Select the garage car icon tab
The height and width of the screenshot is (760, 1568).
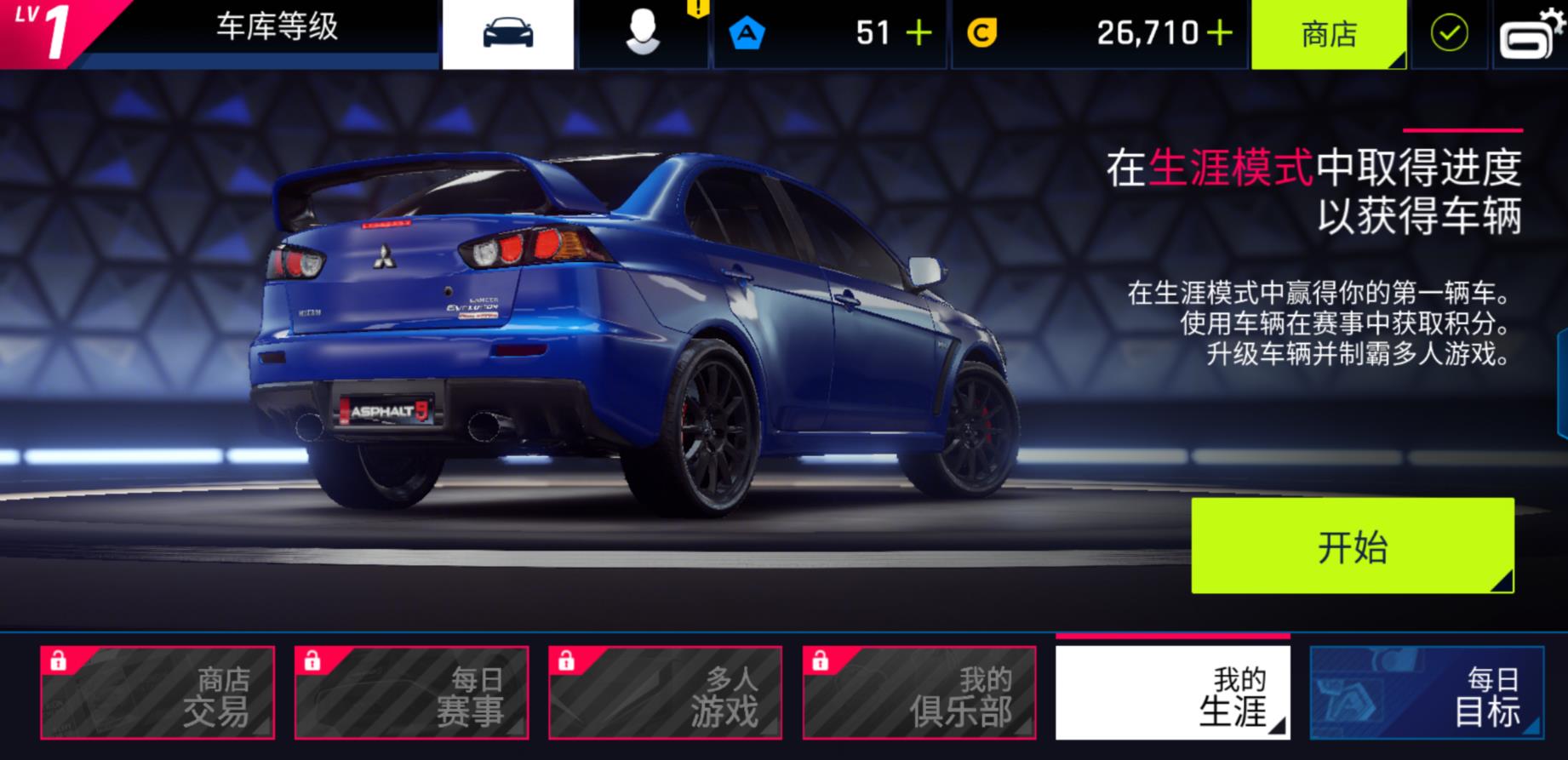[x=508, y=34]
